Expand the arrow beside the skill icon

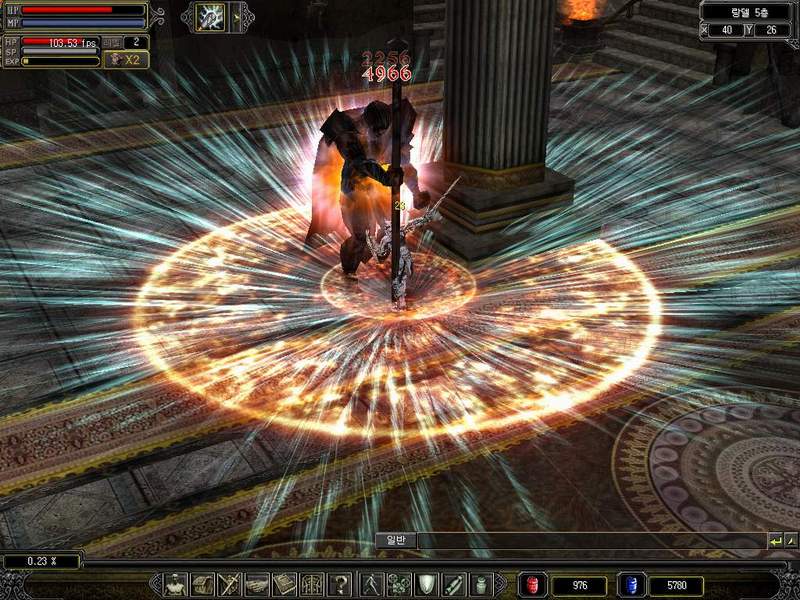point(237,17)
